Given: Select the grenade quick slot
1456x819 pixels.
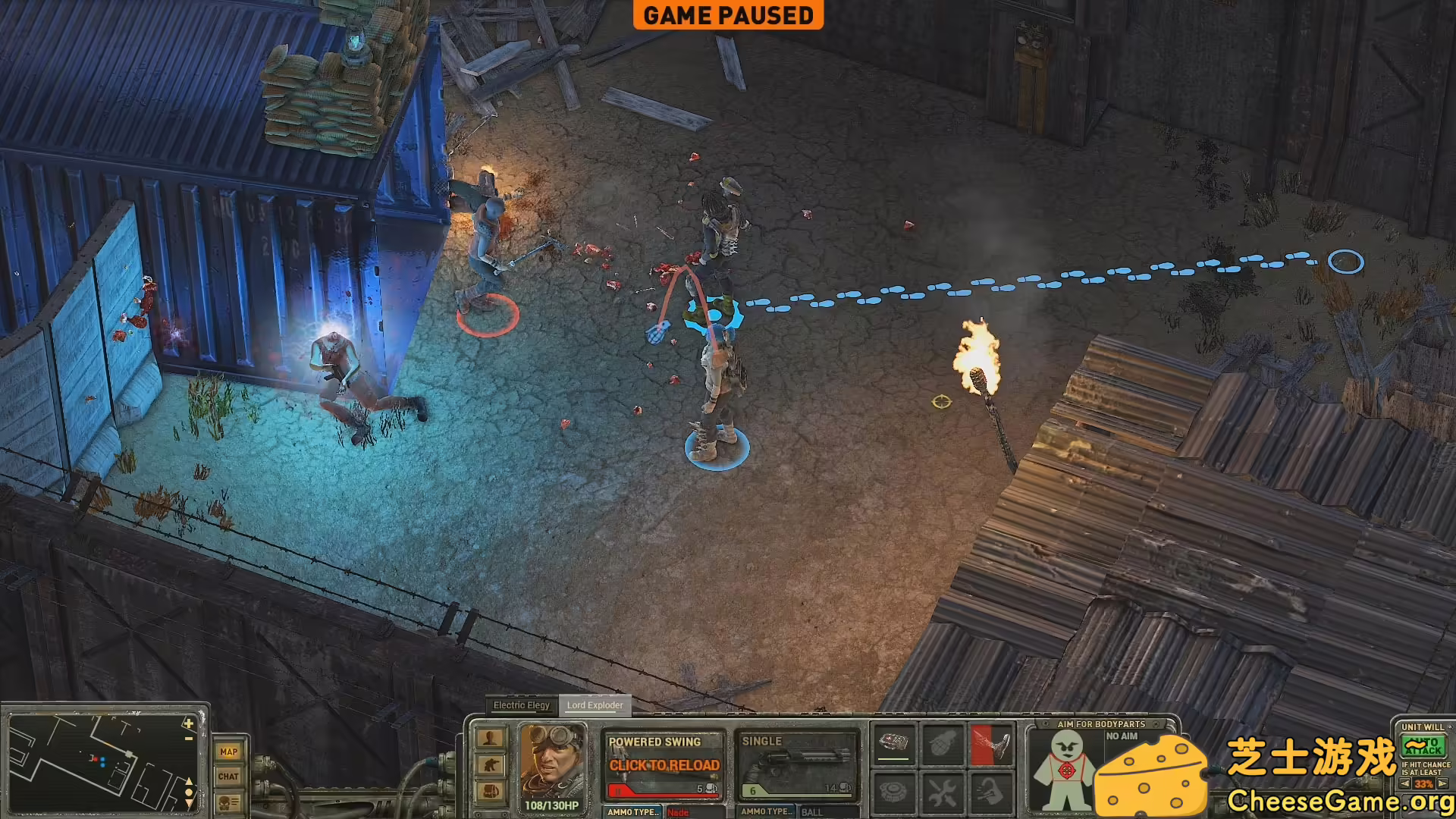Looking at the screenshot, I should click(x=943, y=744).
